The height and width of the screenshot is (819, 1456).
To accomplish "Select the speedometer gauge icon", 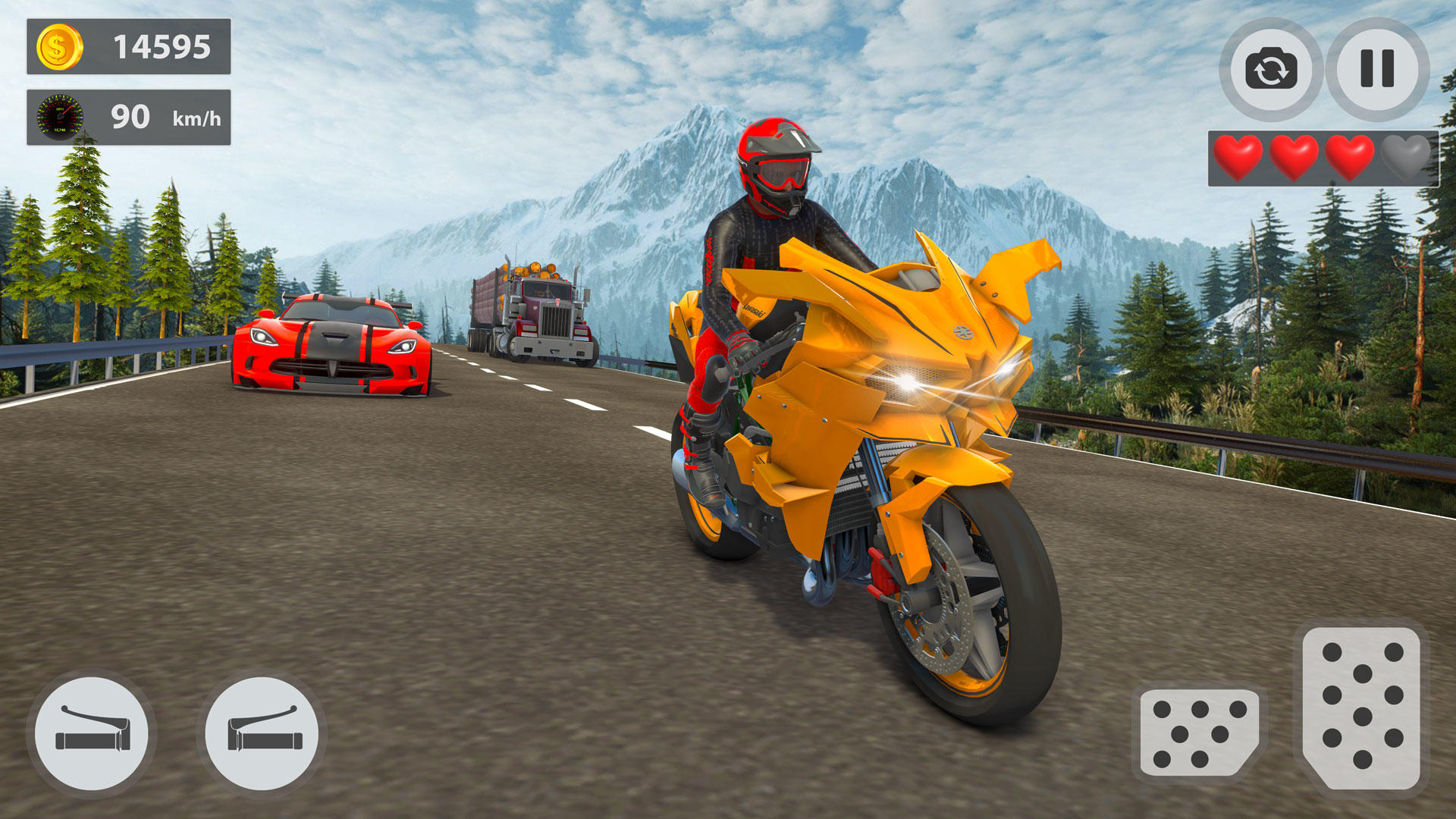I will point(60,114).
